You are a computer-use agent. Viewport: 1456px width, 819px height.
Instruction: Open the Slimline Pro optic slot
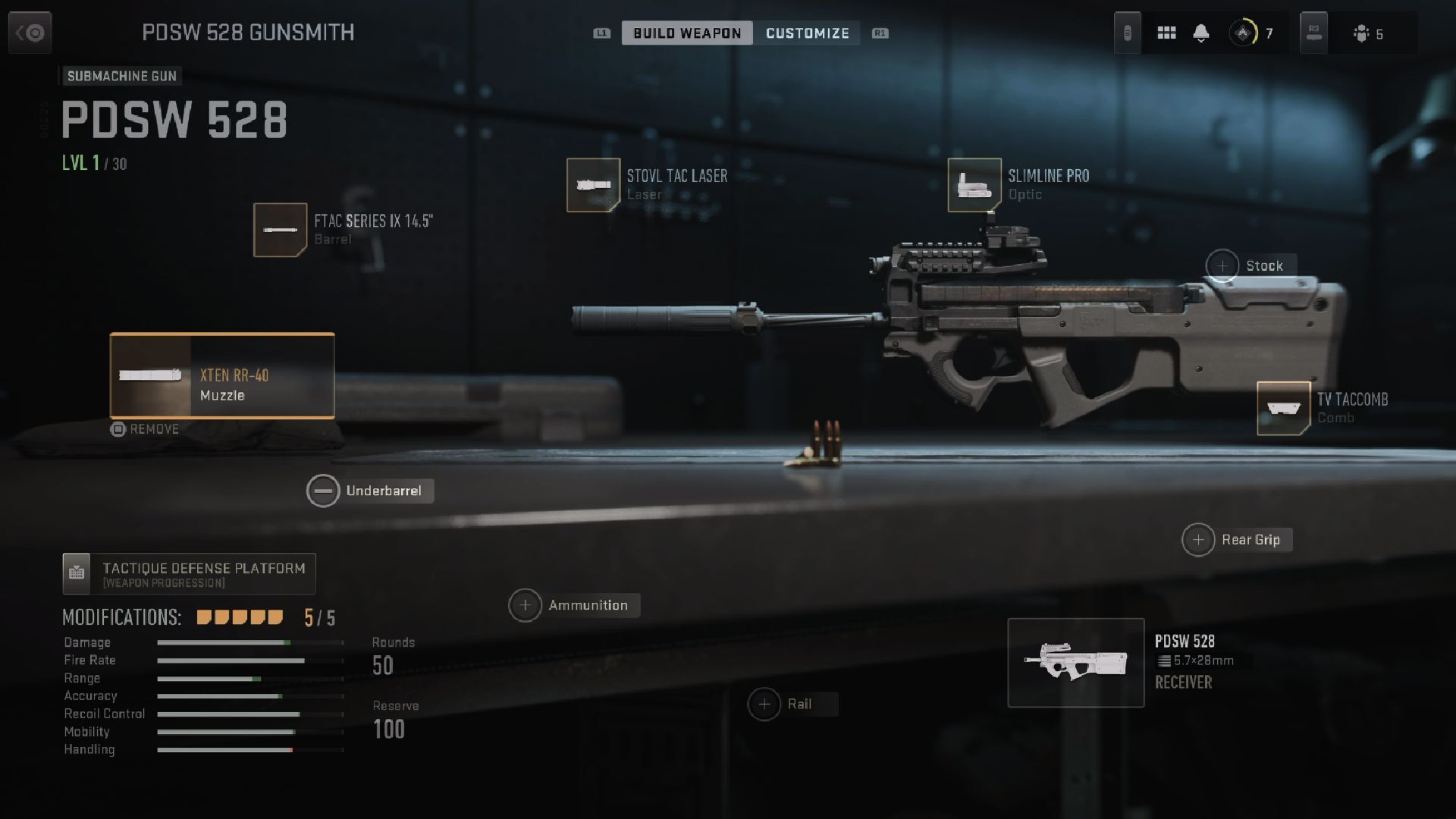tap(974, 184)
